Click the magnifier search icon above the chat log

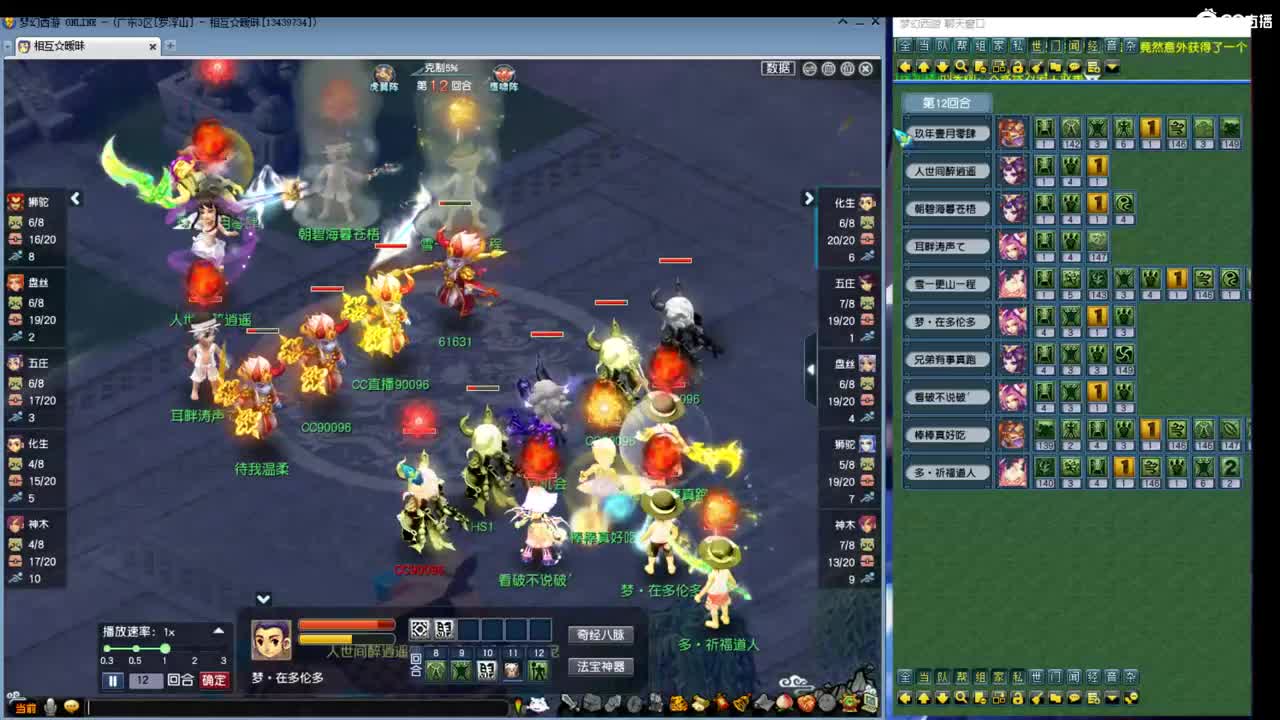click(961, 68)
